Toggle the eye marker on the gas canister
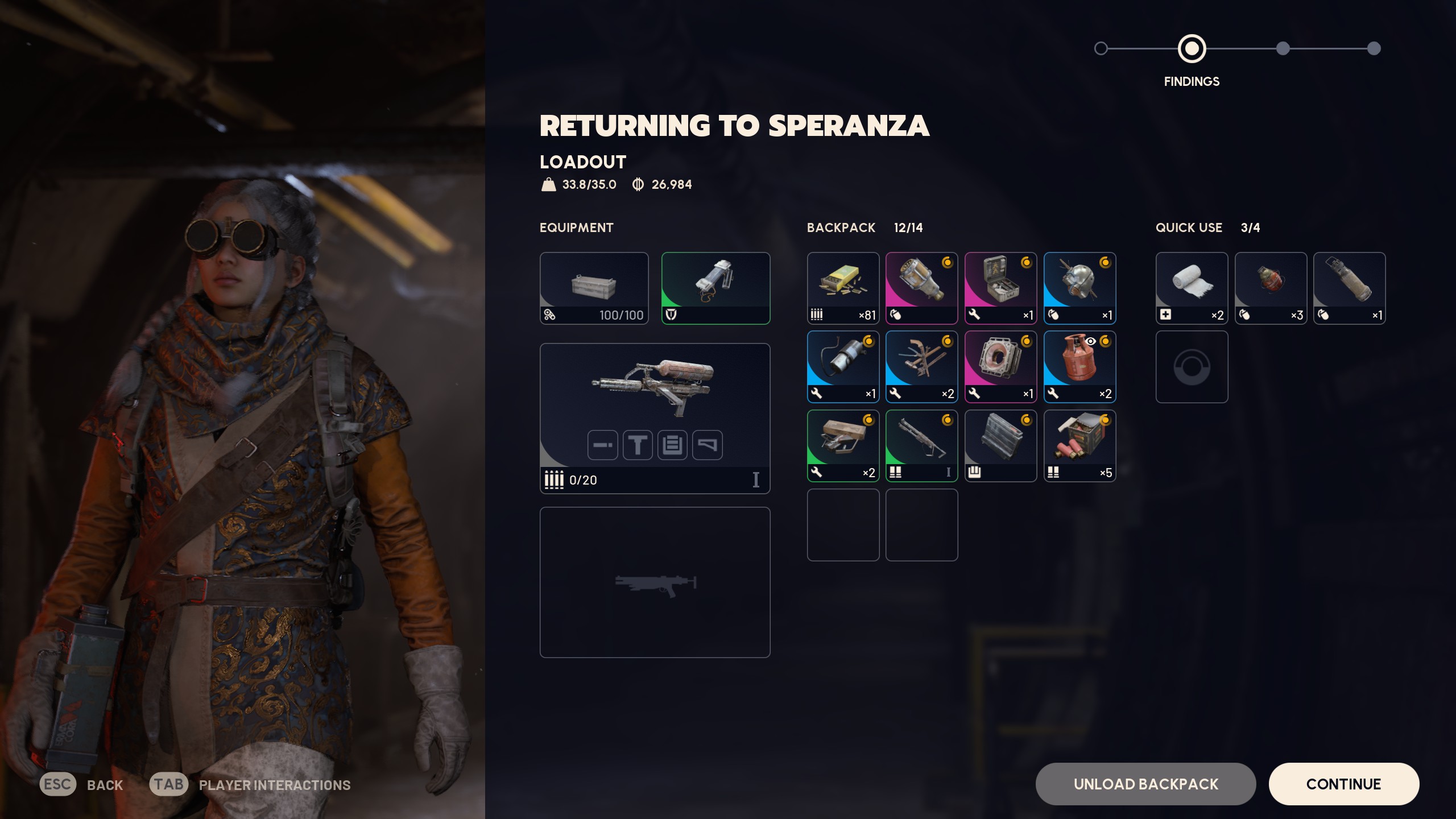This screenshot has width=1456, height=819. (1091, 341)
